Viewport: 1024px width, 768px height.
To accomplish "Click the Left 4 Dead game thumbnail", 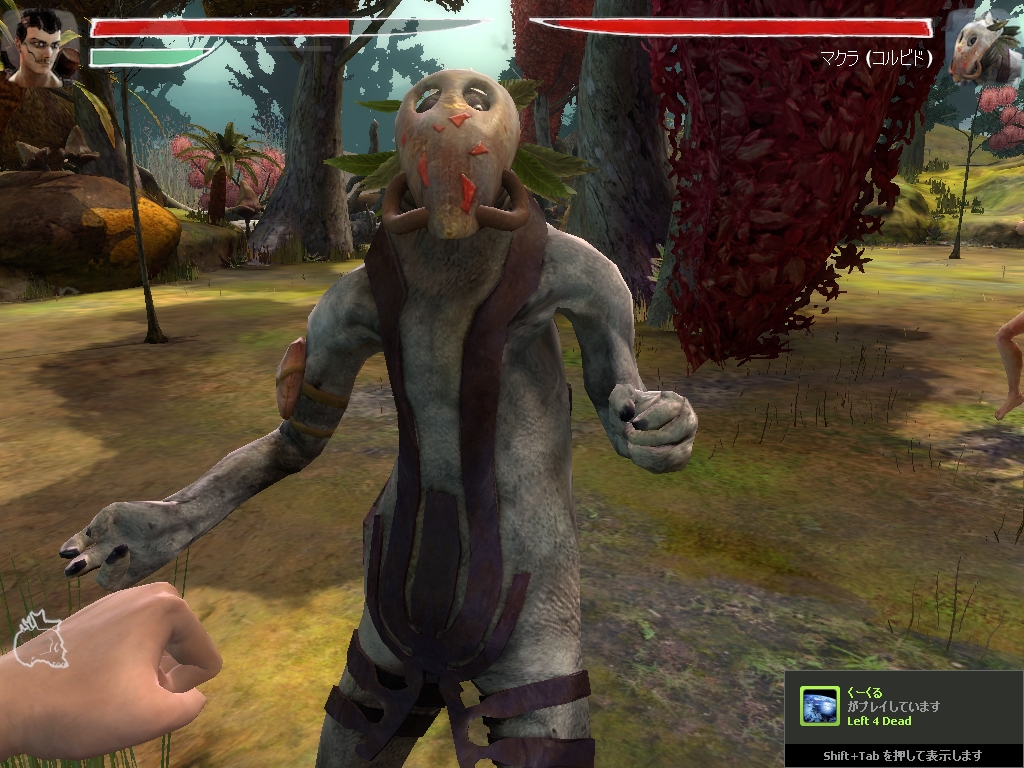I will click(820, 706).
